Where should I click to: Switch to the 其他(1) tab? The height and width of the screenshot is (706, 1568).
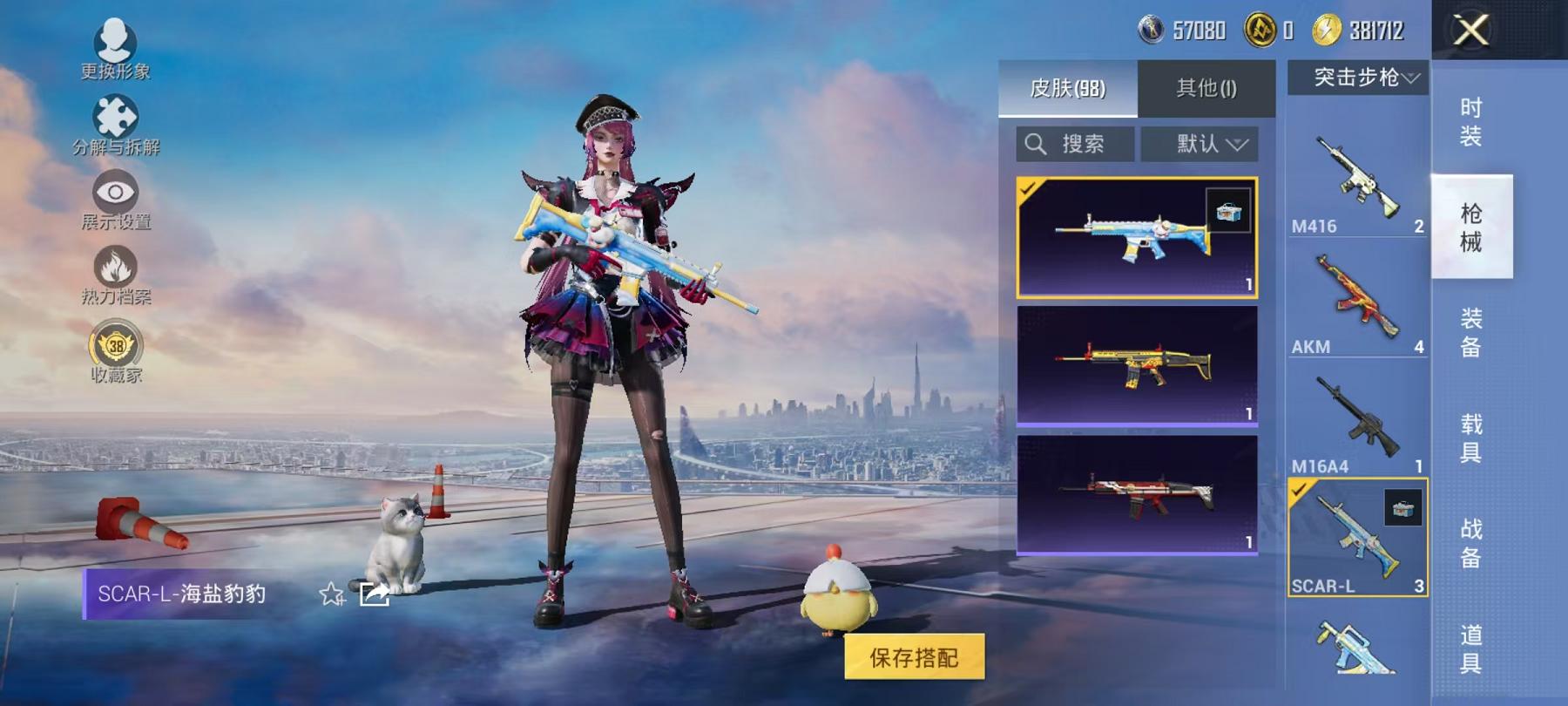[1205, 90]
